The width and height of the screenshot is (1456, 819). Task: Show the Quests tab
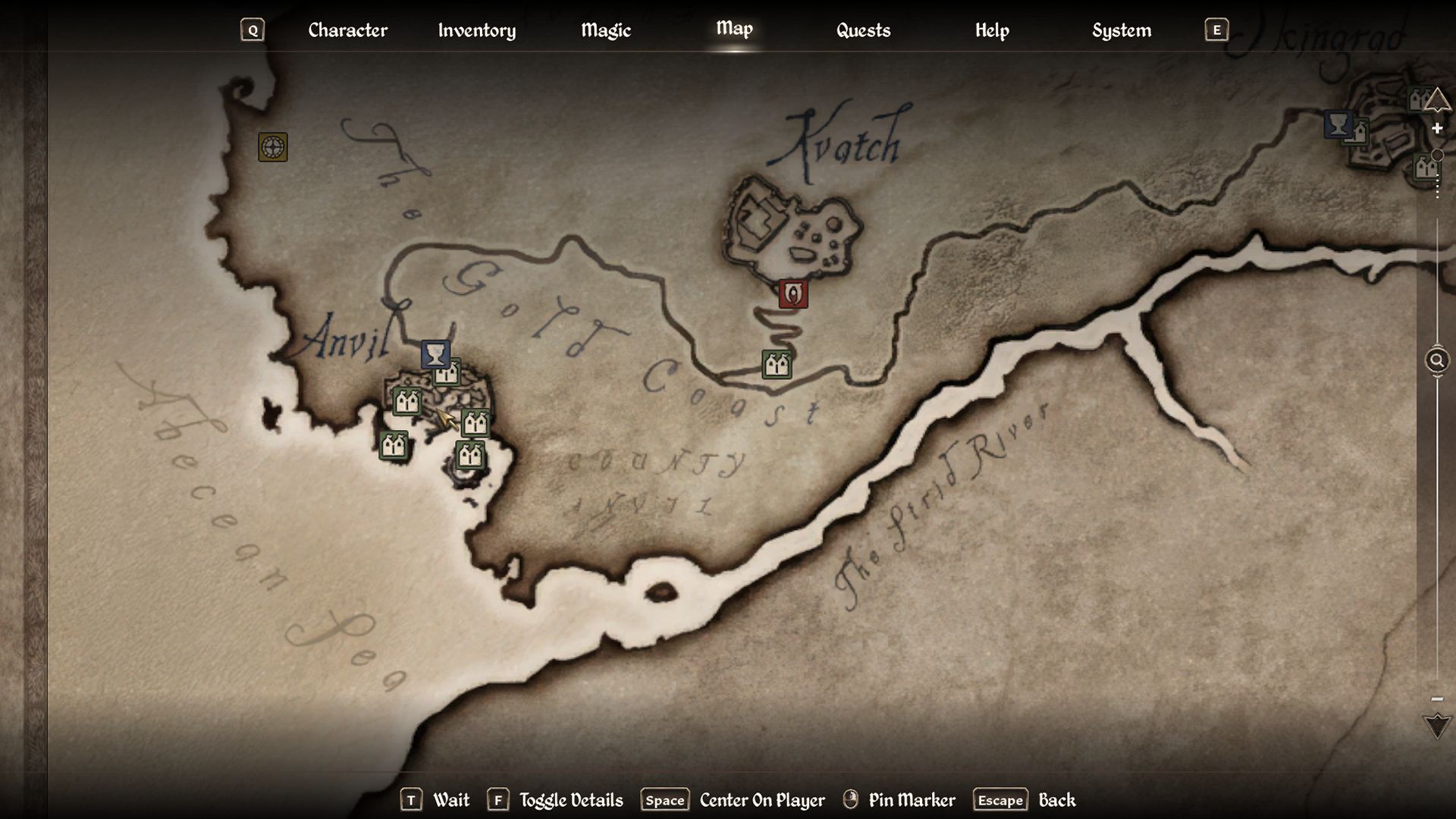pyautogui.click(x=863, y=30)
